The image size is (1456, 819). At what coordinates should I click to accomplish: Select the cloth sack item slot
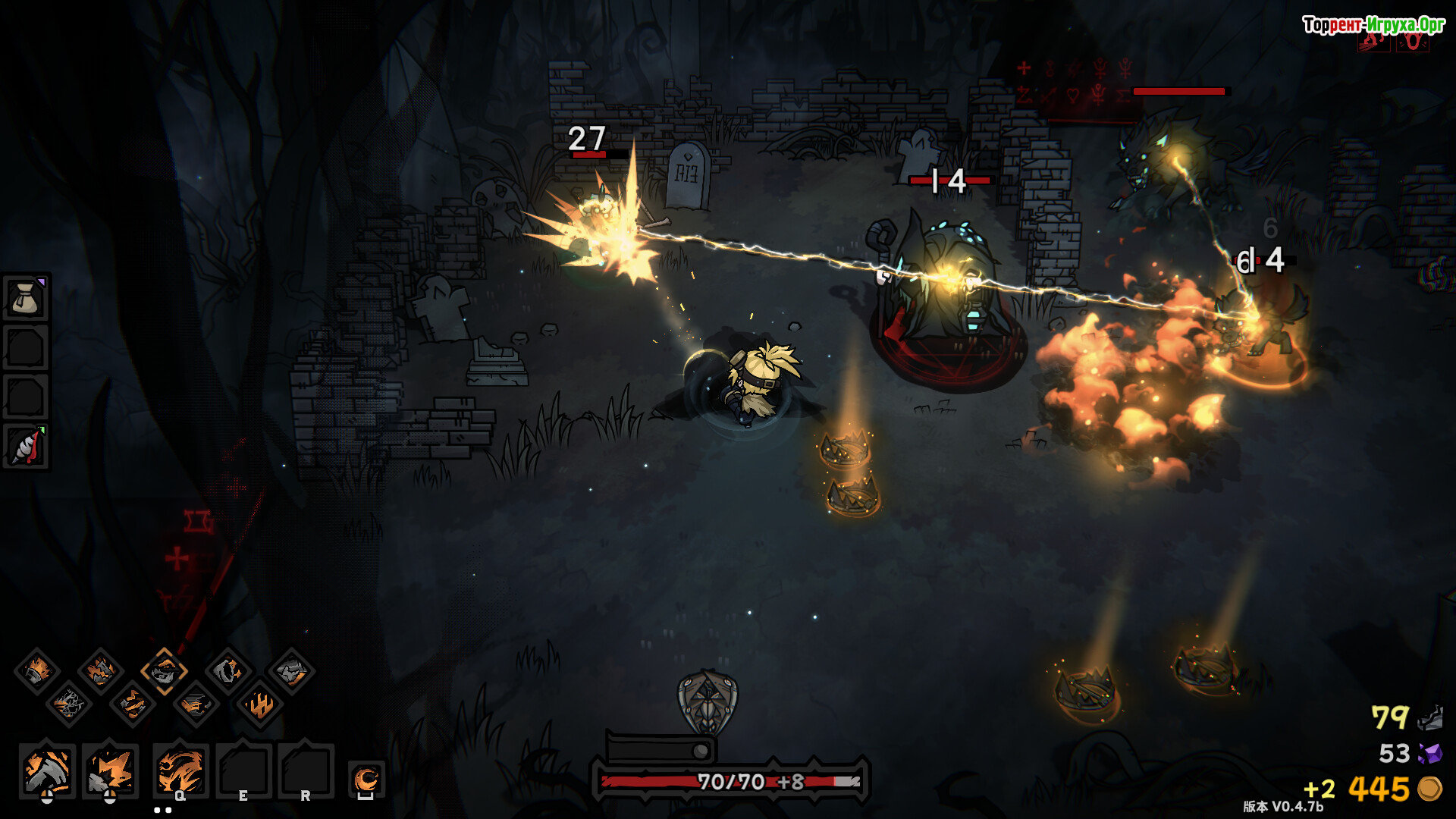[x=26, y=299]
